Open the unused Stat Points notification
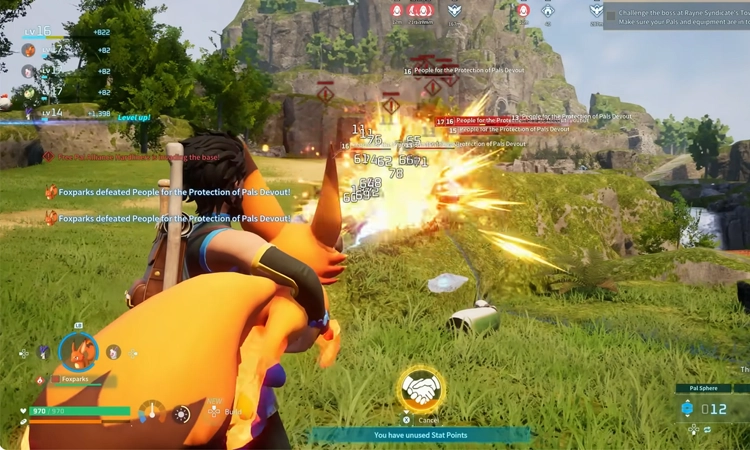Viewport: 750px width, 450px height. 421,435
